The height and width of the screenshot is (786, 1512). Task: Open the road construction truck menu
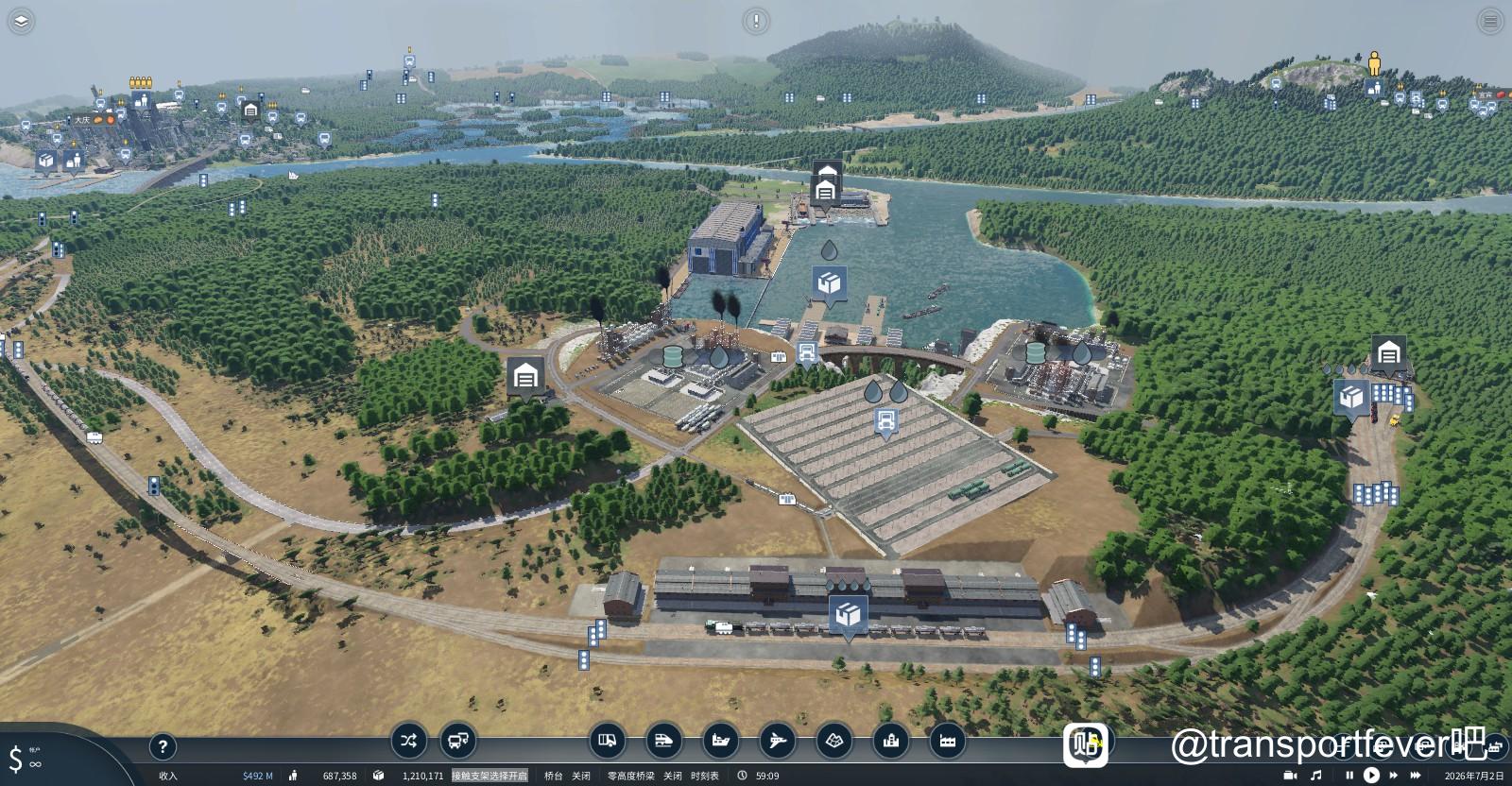pos(608,742)
